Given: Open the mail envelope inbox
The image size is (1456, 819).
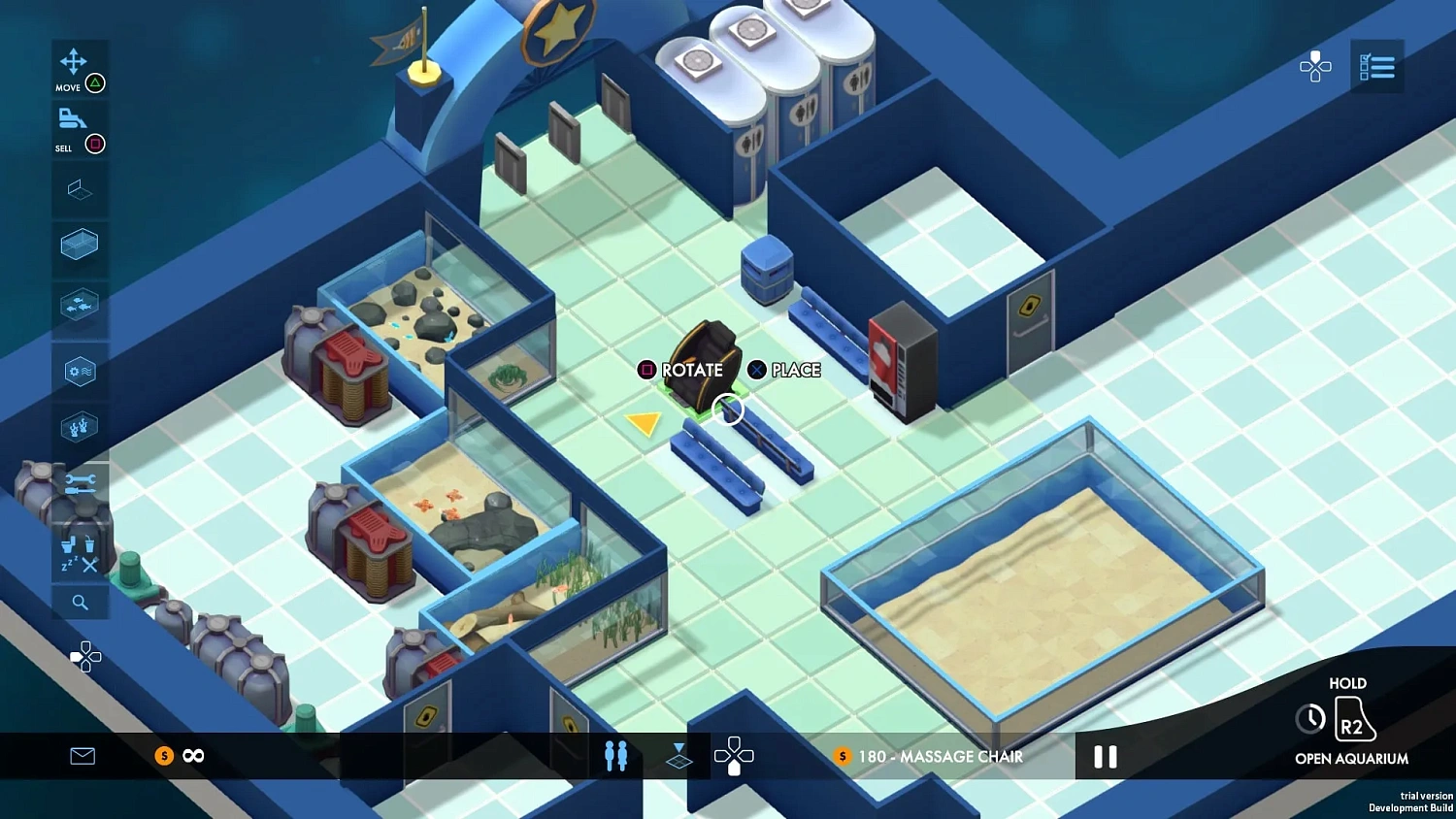Looking at the screenshot, I should 83,756.
